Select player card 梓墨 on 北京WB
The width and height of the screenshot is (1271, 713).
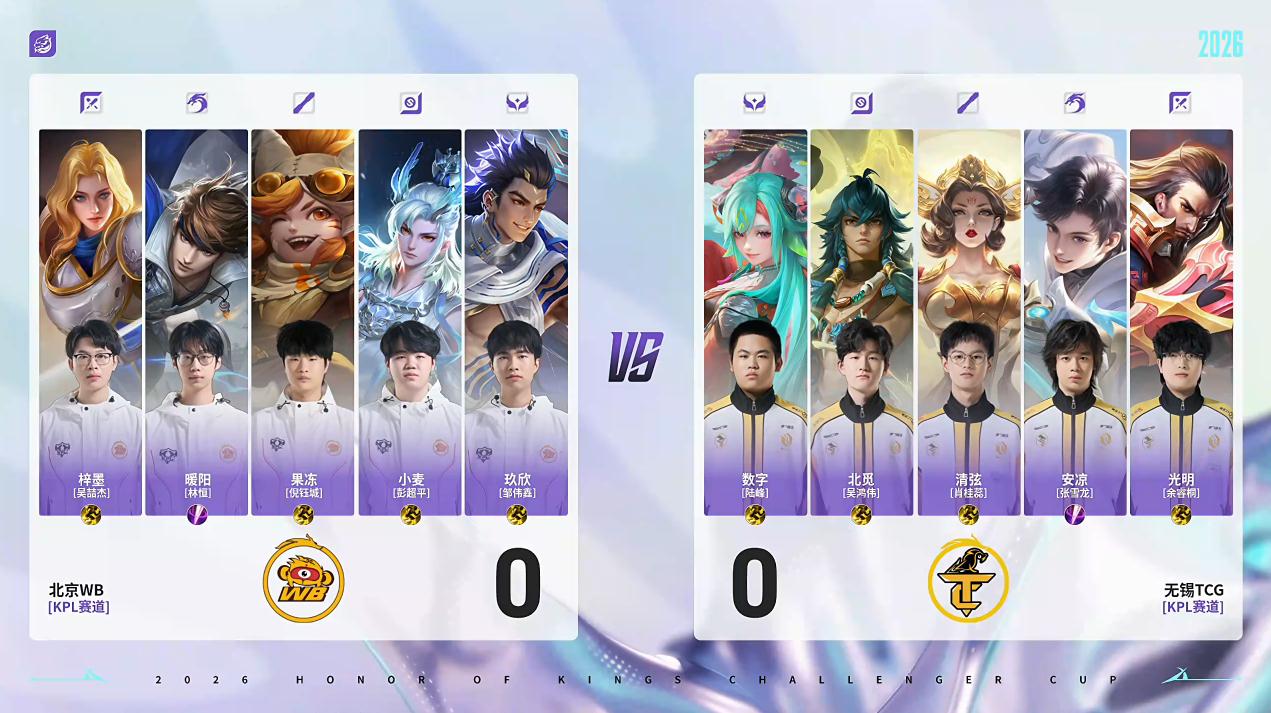click(90, 322)
